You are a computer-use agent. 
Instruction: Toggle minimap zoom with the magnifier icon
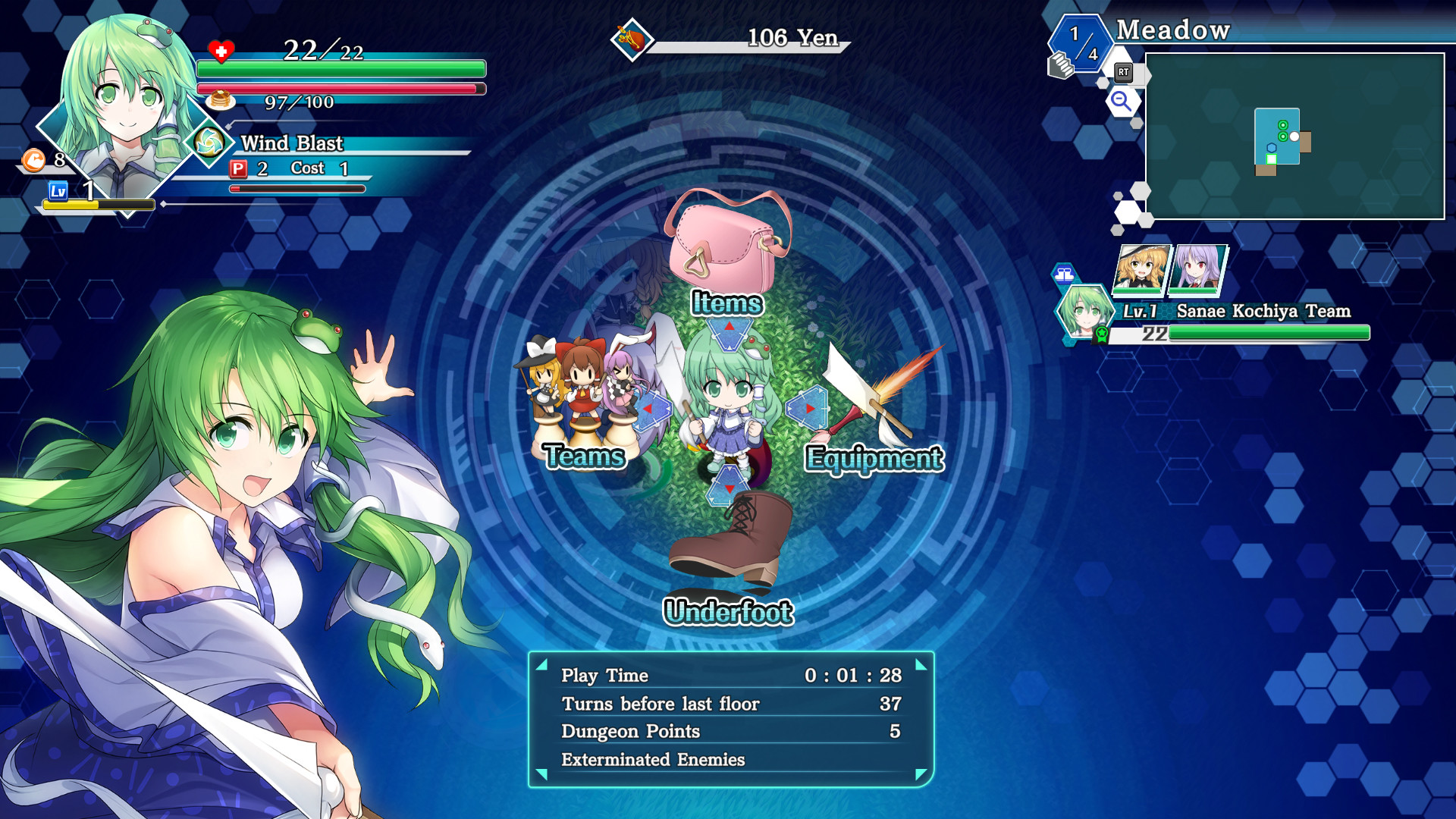(x=1122, y=102)
